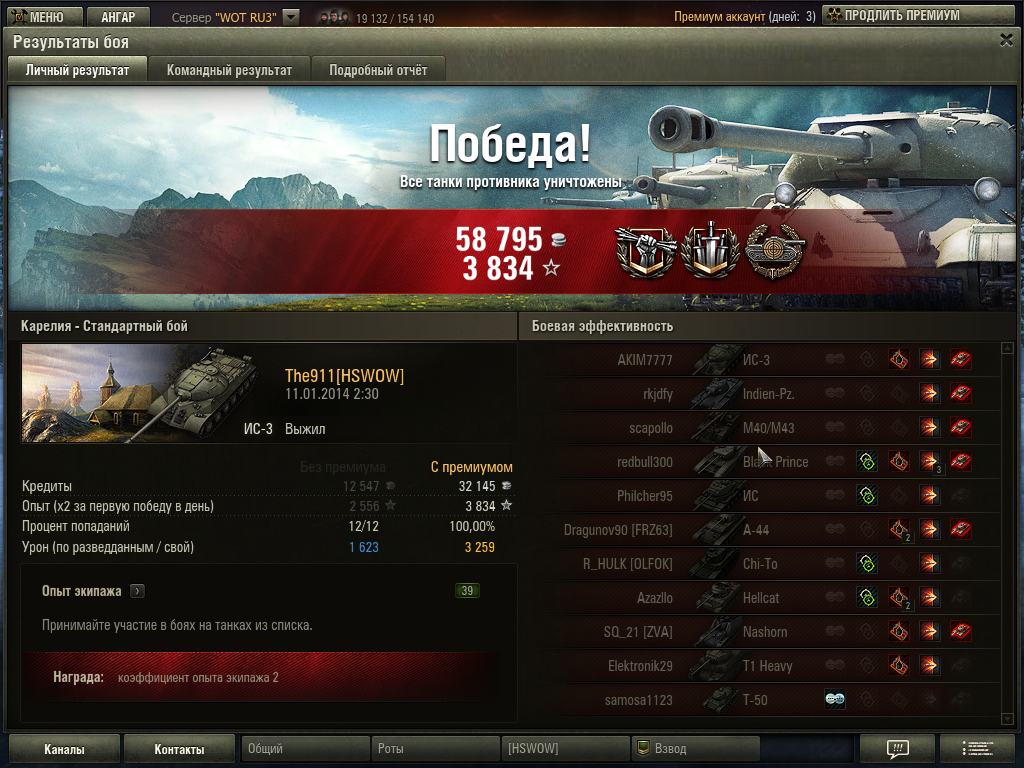The image size is (1024, 768).
Task: Expand the Опыт экипажа arrow
Action: click(137, 591)
